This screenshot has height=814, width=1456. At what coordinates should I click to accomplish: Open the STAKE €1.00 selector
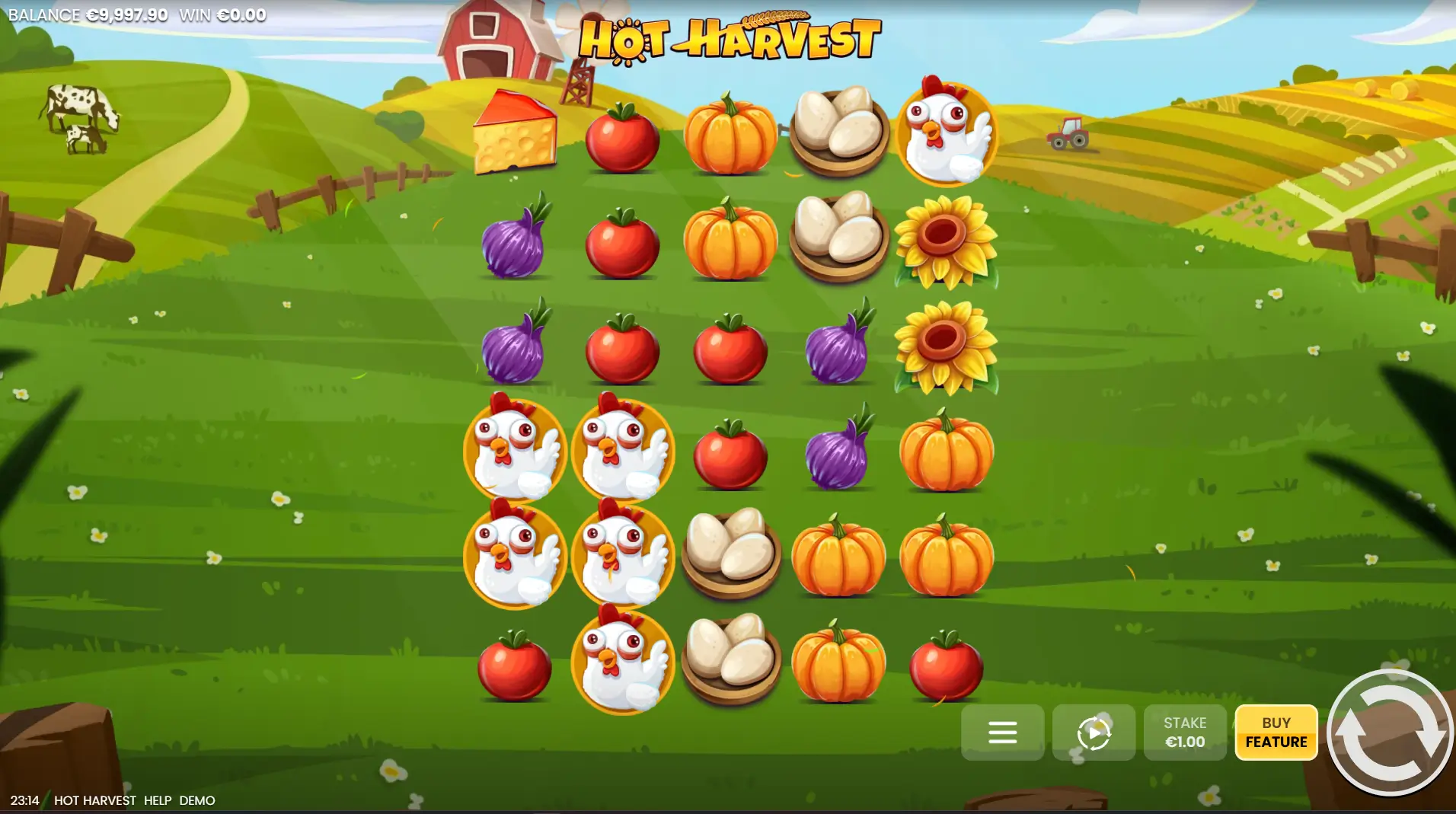[x=1184, y=733]
